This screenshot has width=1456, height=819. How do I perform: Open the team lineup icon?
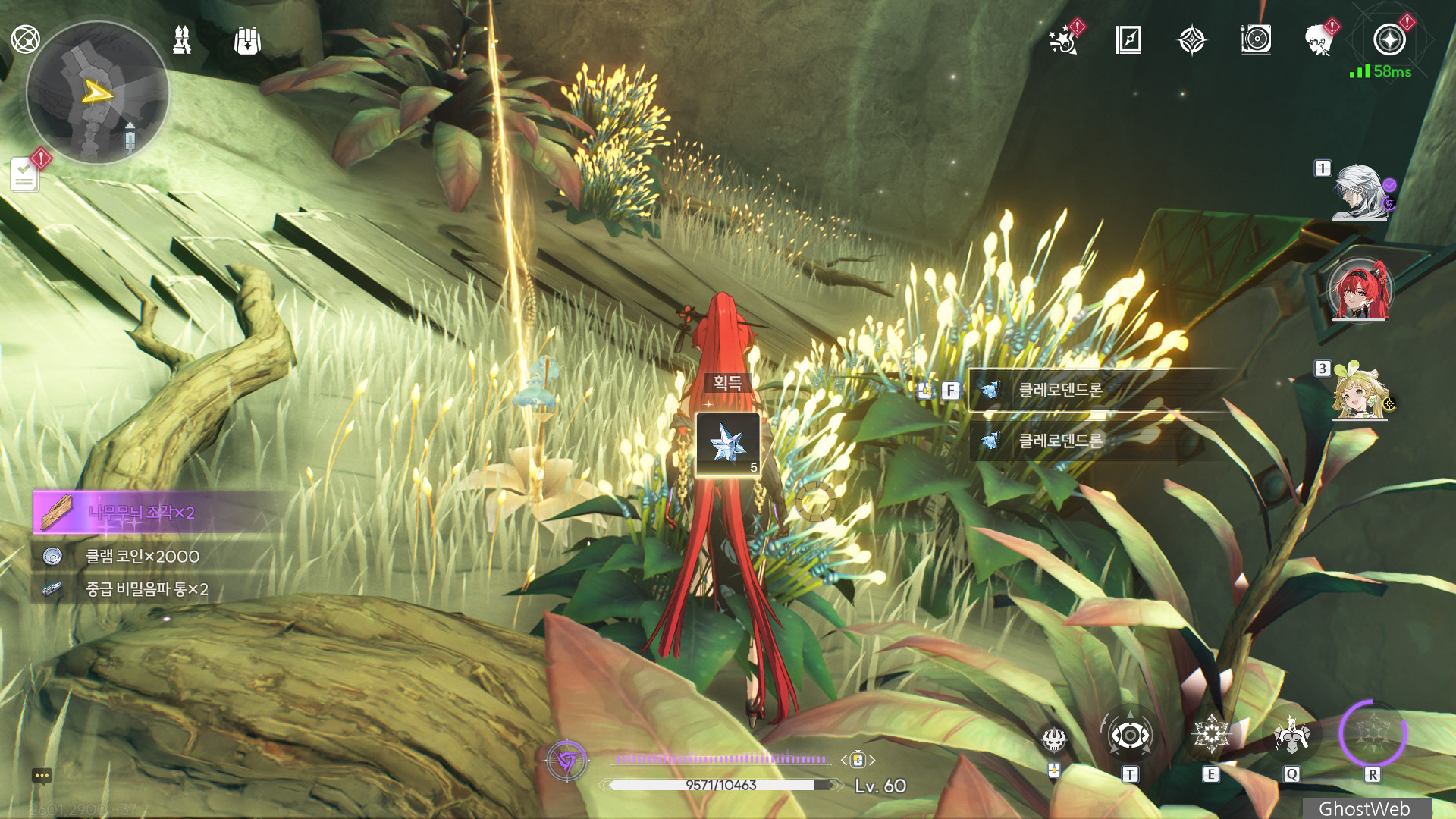click(x=182, y=40)
